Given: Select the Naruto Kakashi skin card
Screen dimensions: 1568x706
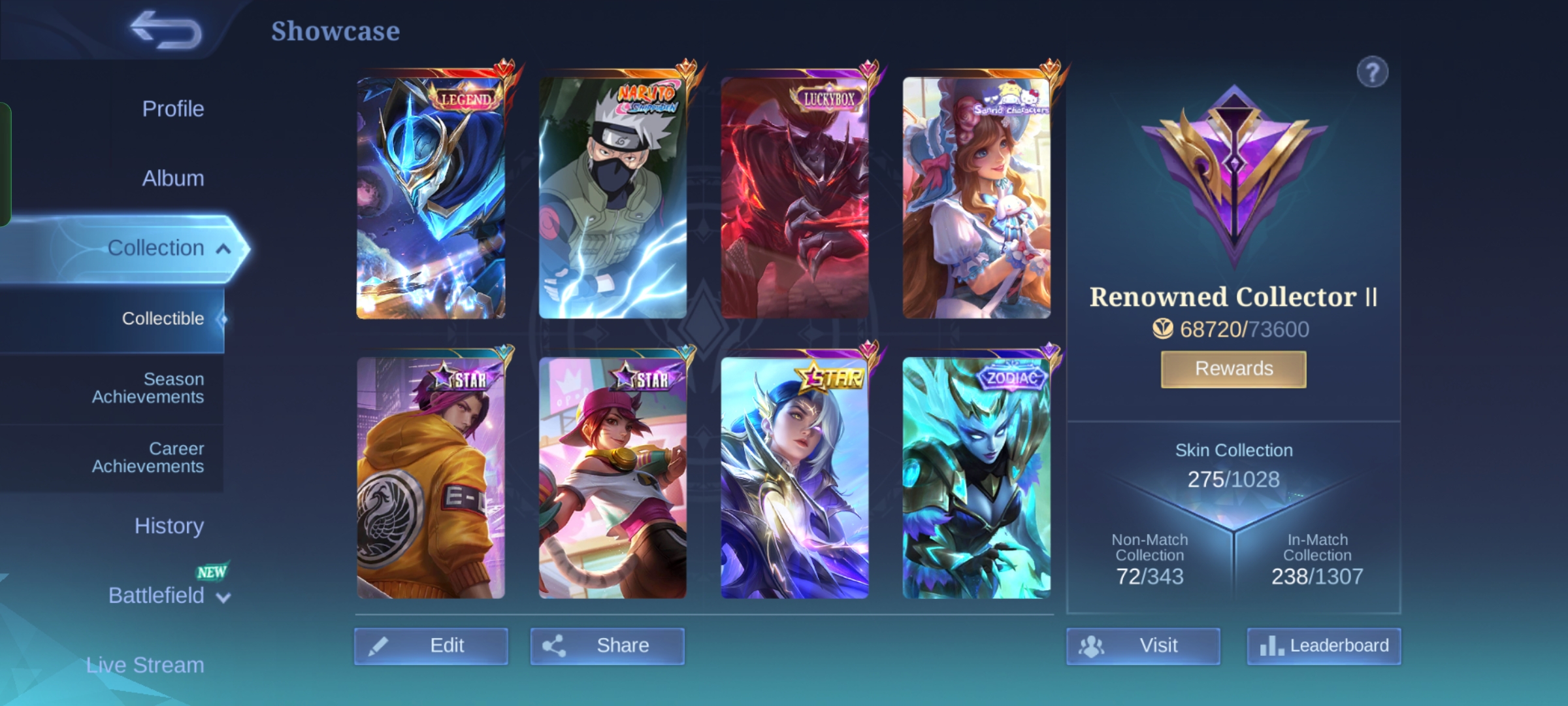Looking at the screenshot, I should point(612,197).
